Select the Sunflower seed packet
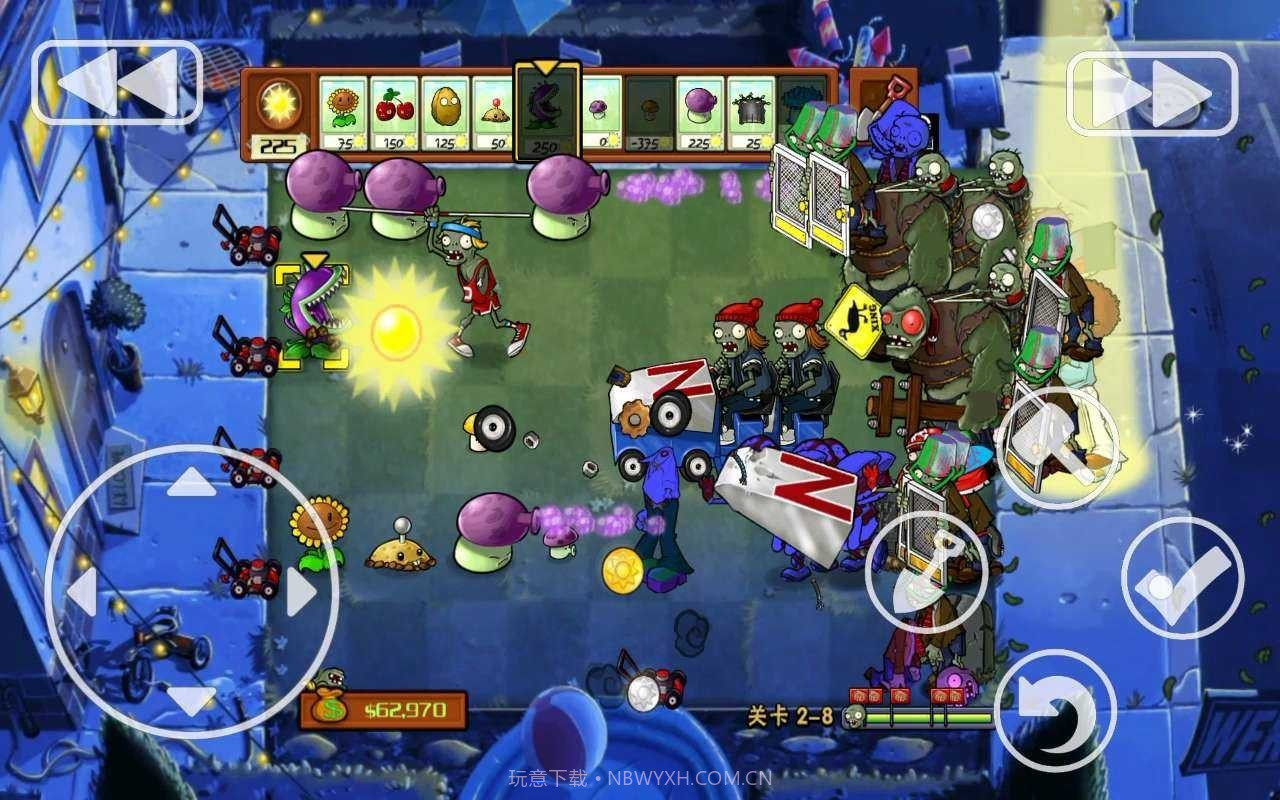 345,110
